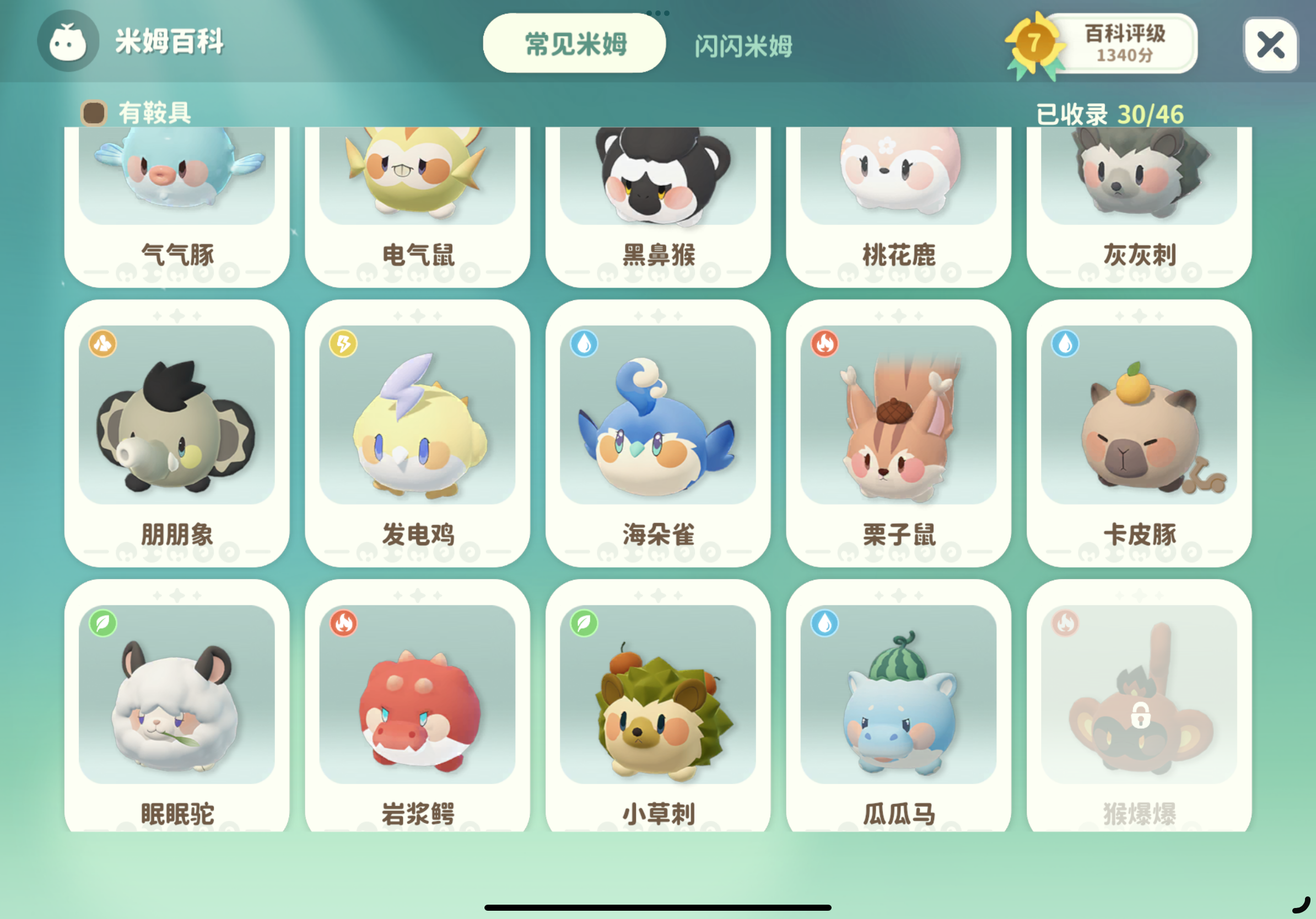Open the 黑鼻猴 creature entry
This screenshot has height=919, width=1316.
658,195
